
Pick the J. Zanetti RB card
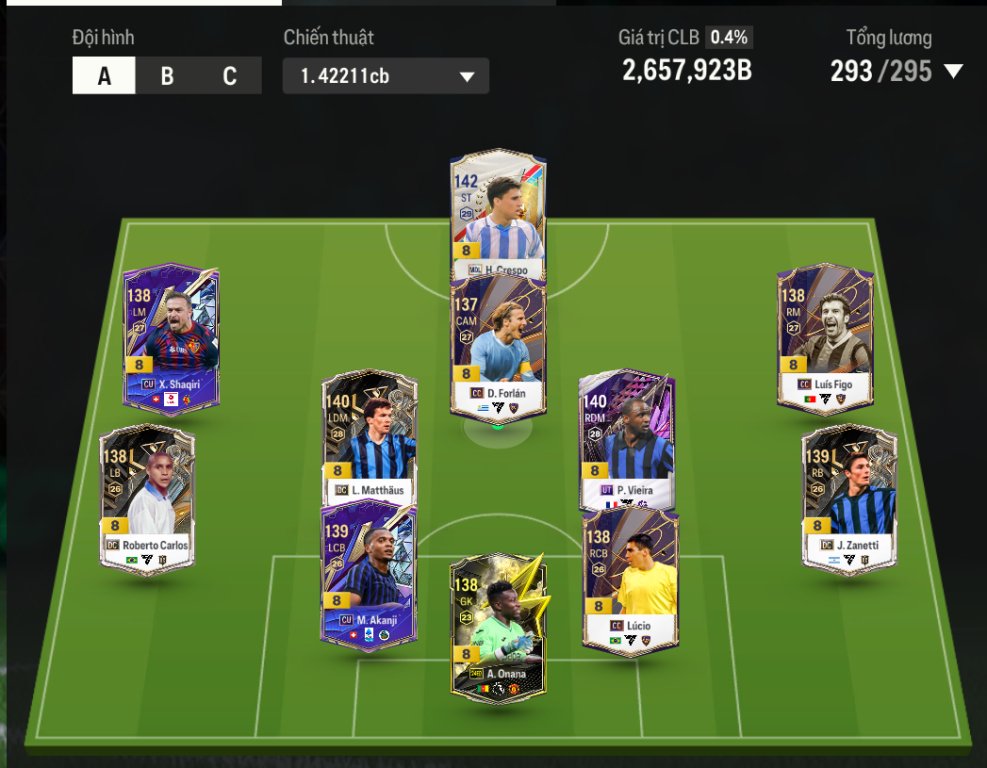849,498
